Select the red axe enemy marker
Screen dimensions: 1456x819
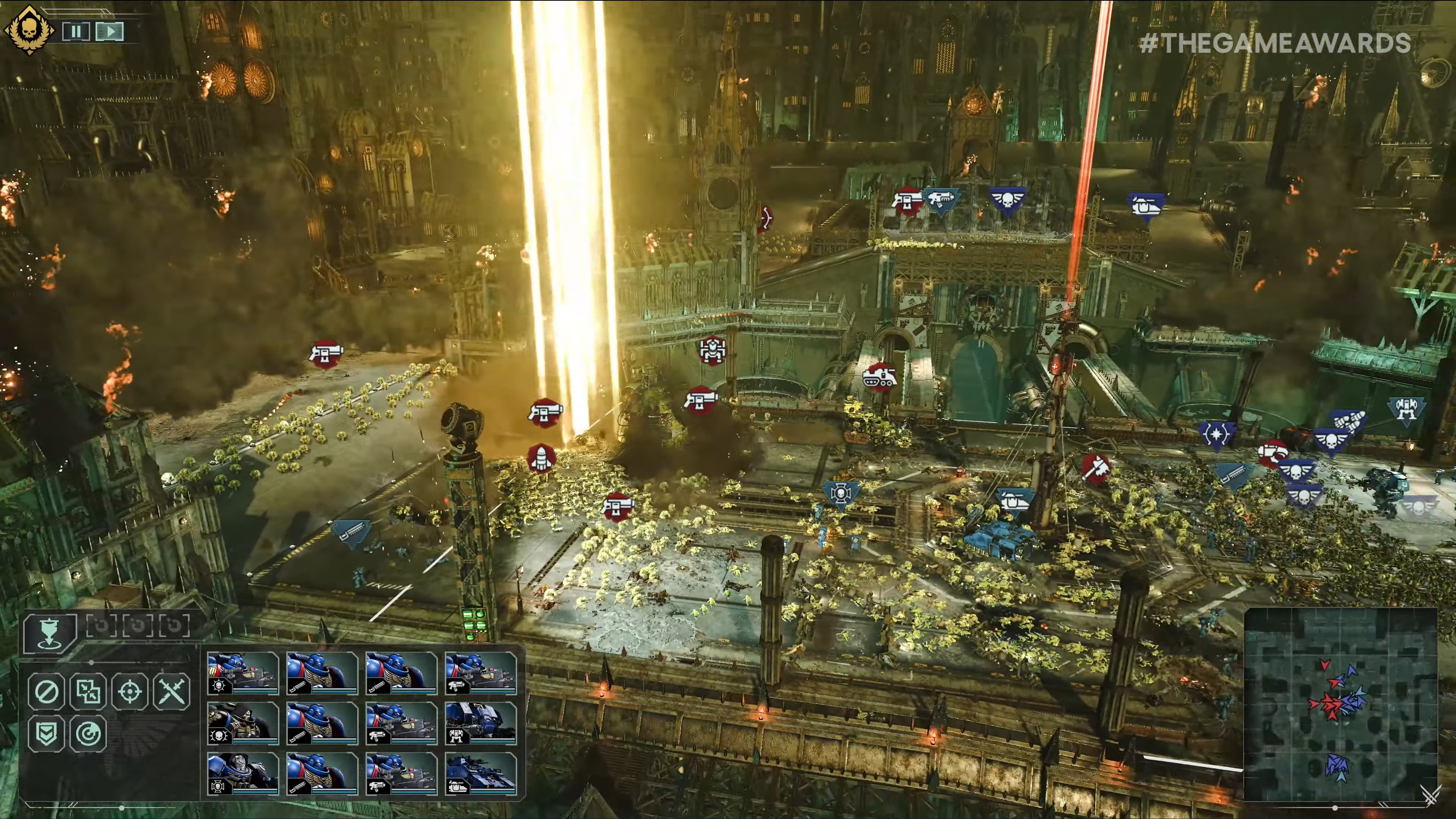click(x=1095, y=469)
